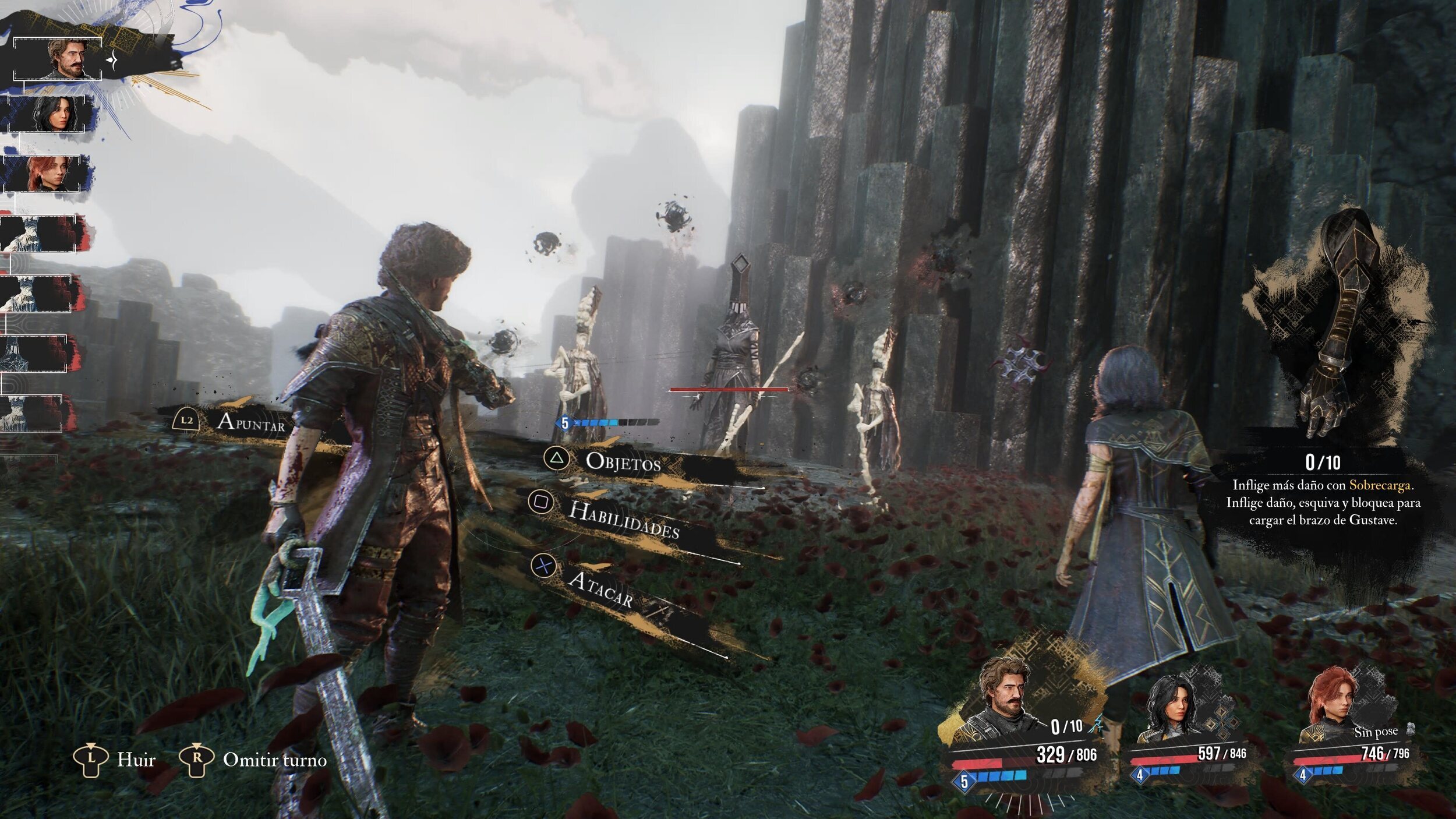Screen dimensions: 1456x819
Task: Open the Objetos menu
Action: 623,461
